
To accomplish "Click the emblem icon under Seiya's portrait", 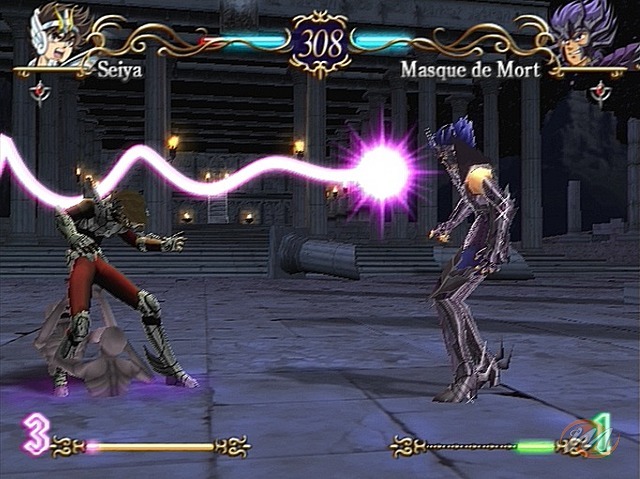I will 40,92.
